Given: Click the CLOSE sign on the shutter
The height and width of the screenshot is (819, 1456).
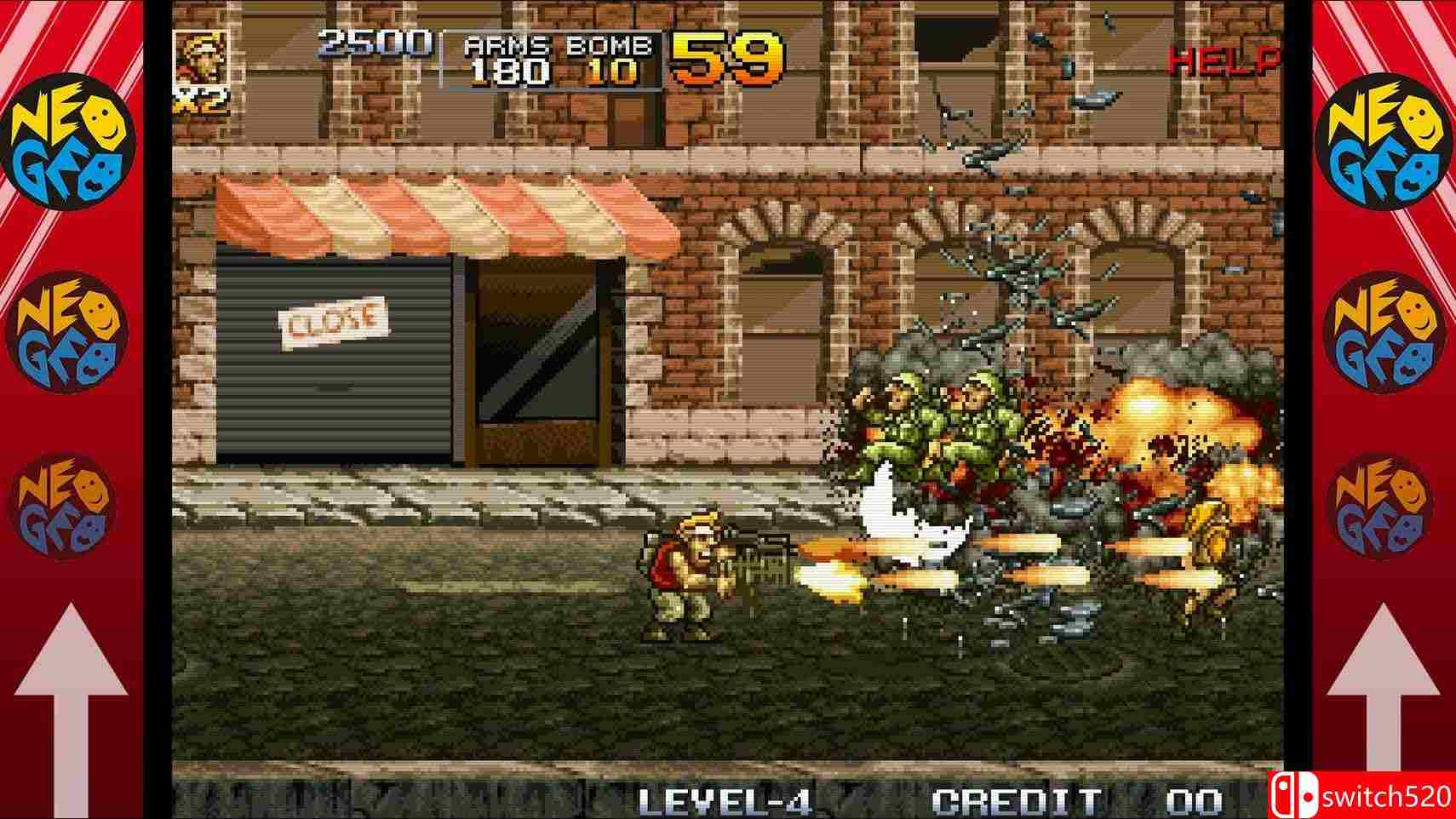Looking at the screenshot, I should 334,319.
